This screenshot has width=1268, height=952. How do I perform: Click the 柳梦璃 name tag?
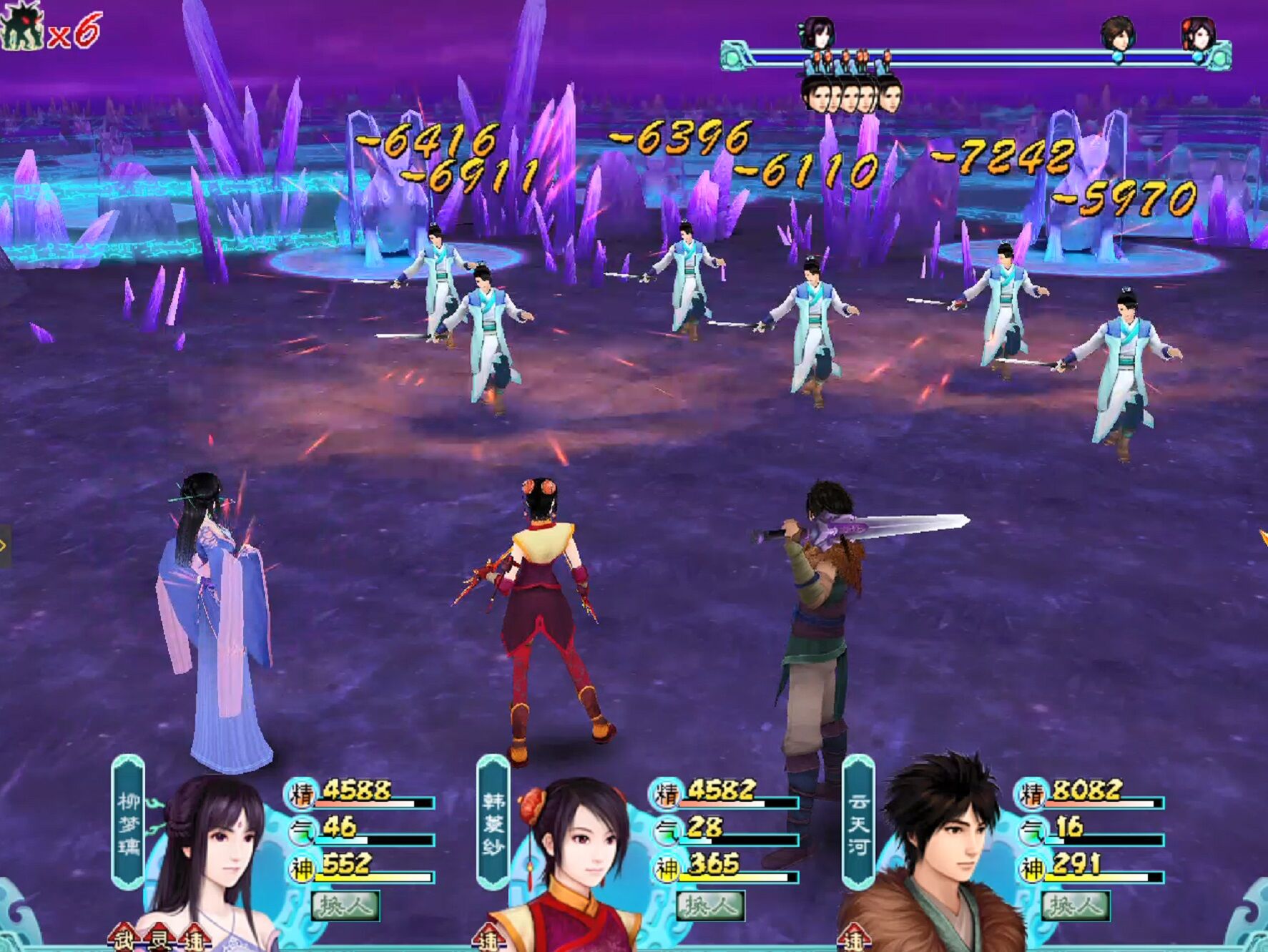pyautogui.click(x=129, y=823)
